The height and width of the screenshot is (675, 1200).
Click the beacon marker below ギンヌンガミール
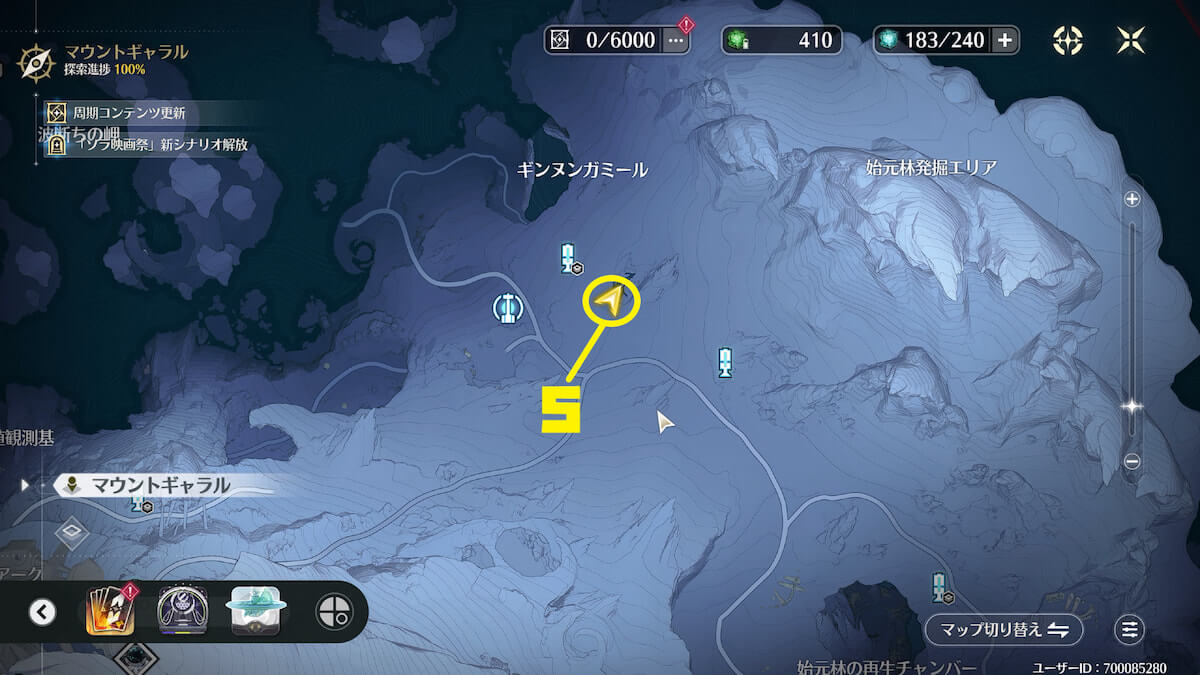pos(569,258)
